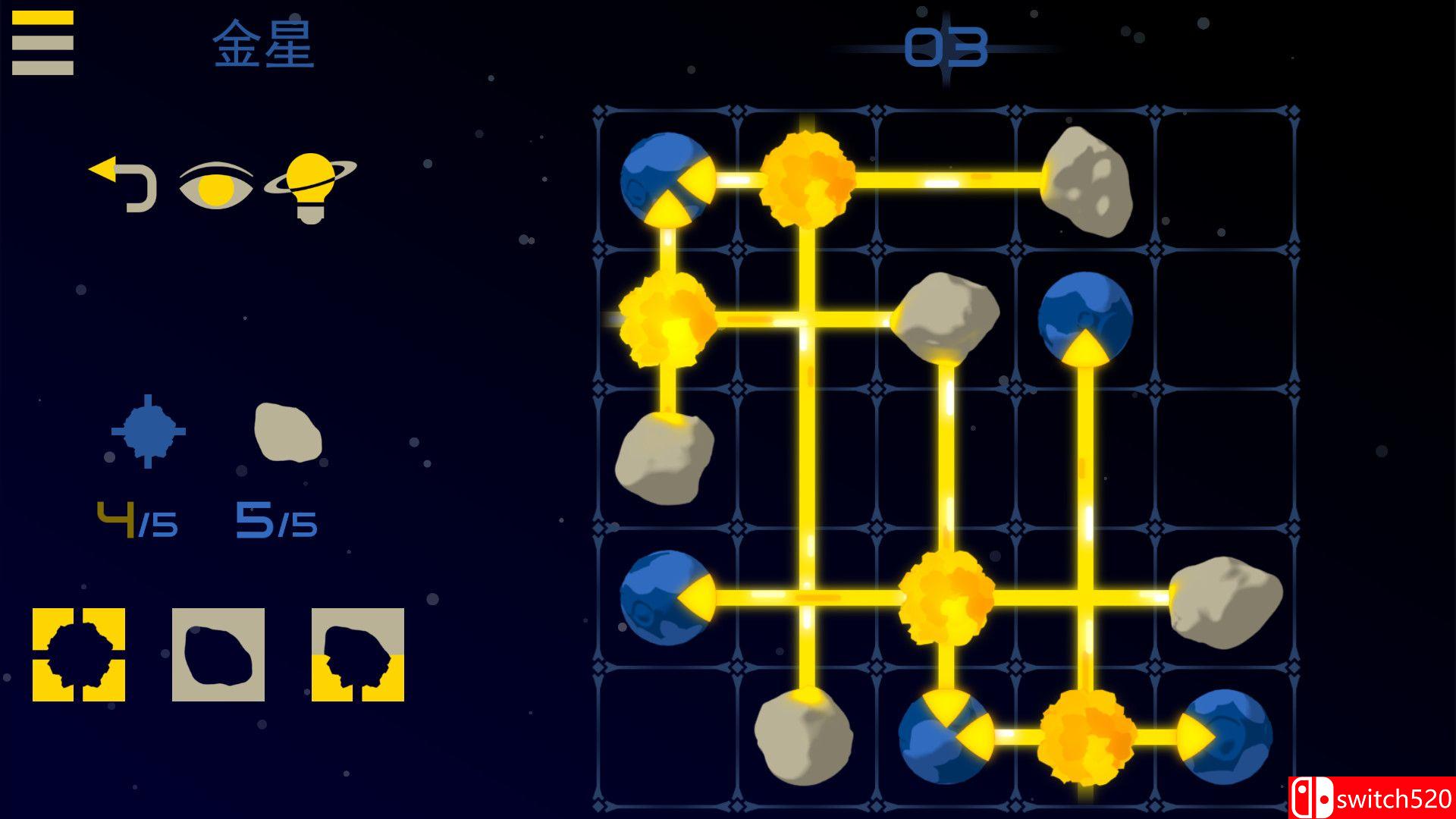
Task: Open the hamburger menu
Action: click(42, 42)
